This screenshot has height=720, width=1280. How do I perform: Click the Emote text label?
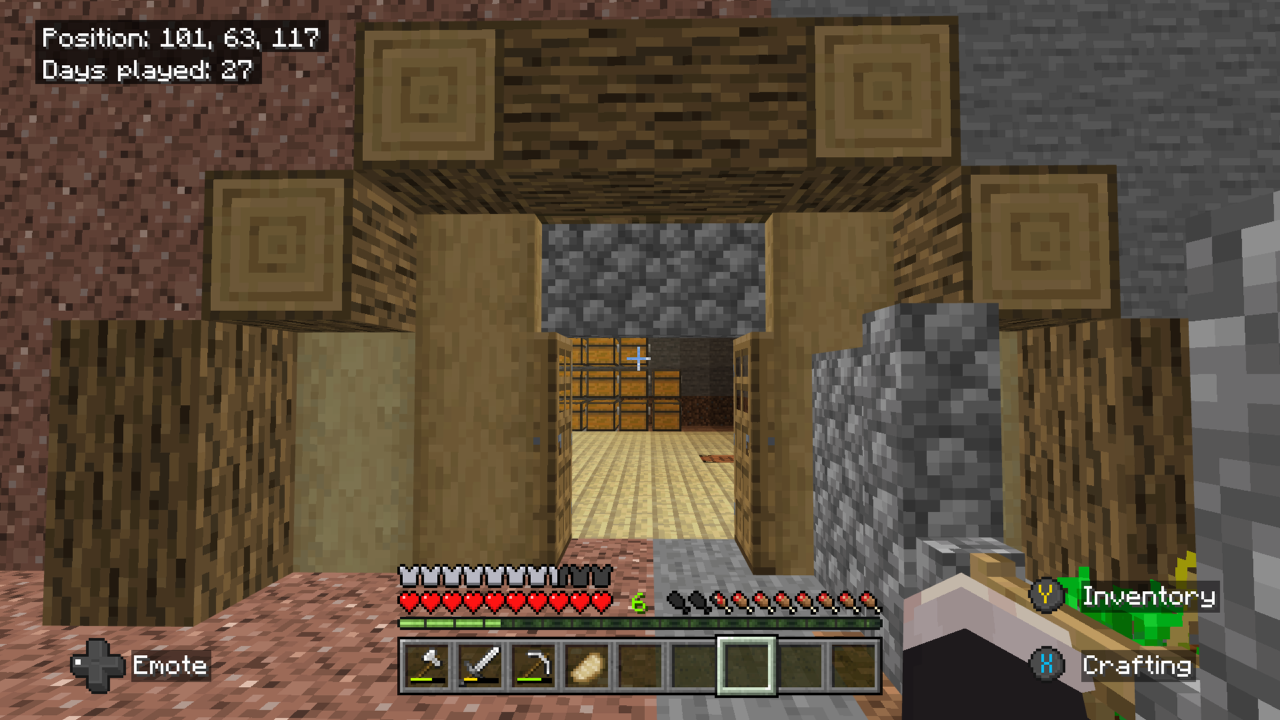(x=172, y=665)
